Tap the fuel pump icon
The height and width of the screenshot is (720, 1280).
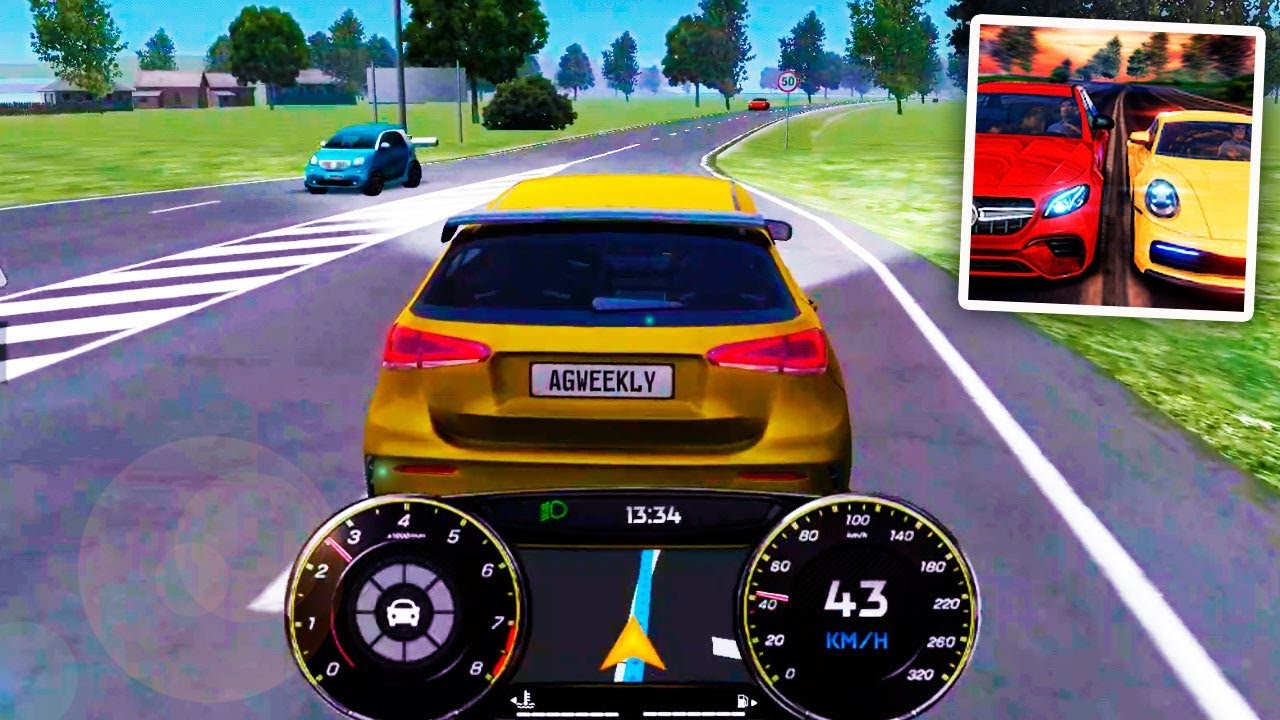[x=743, y=699]
